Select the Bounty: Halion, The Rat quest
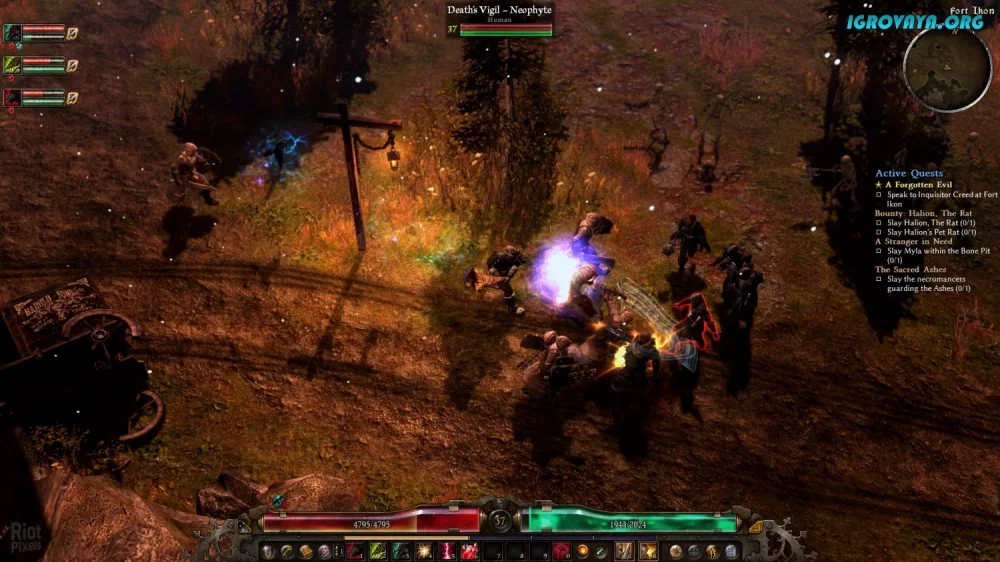Image resolution: width=1000 pixels, height=562 pixels. (x=922, y=213)
